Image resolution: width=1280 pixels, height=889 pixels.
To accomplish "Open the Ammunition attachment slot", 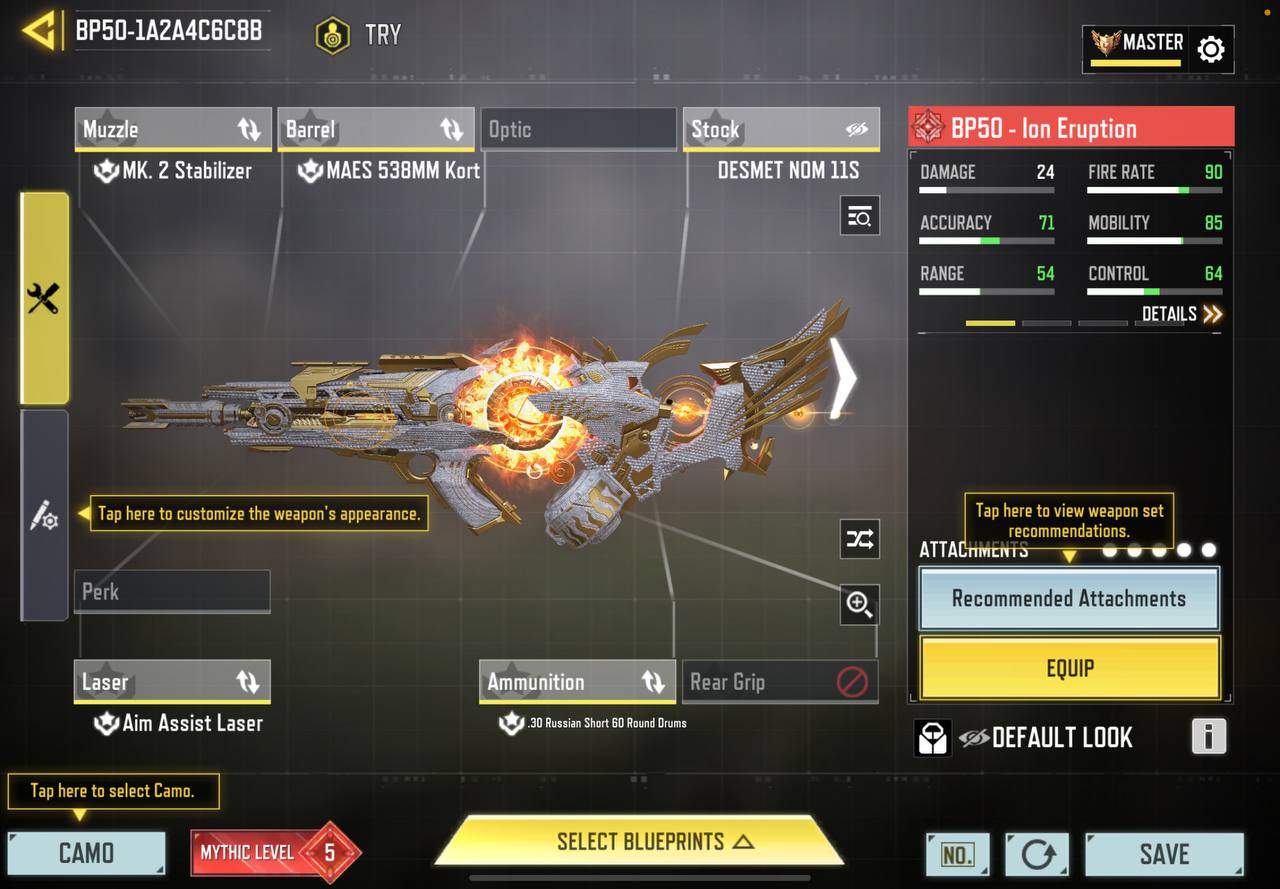I will 577,682.
